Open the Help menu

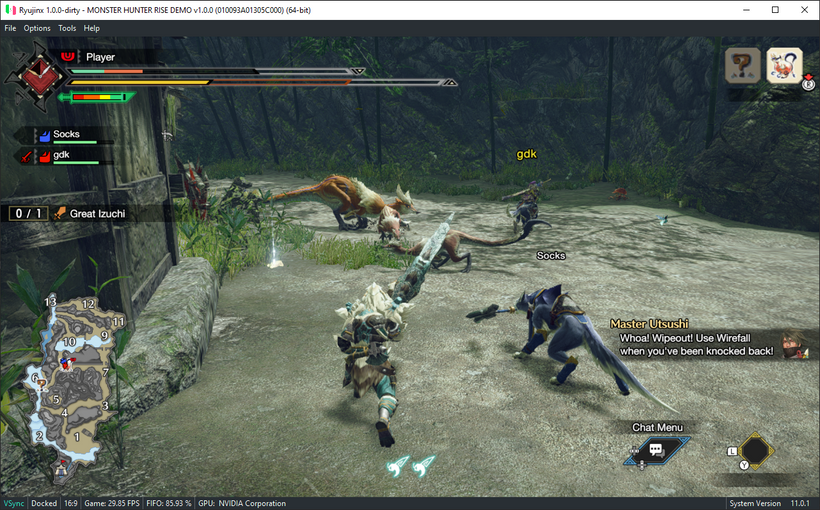(x=92, y=28)
